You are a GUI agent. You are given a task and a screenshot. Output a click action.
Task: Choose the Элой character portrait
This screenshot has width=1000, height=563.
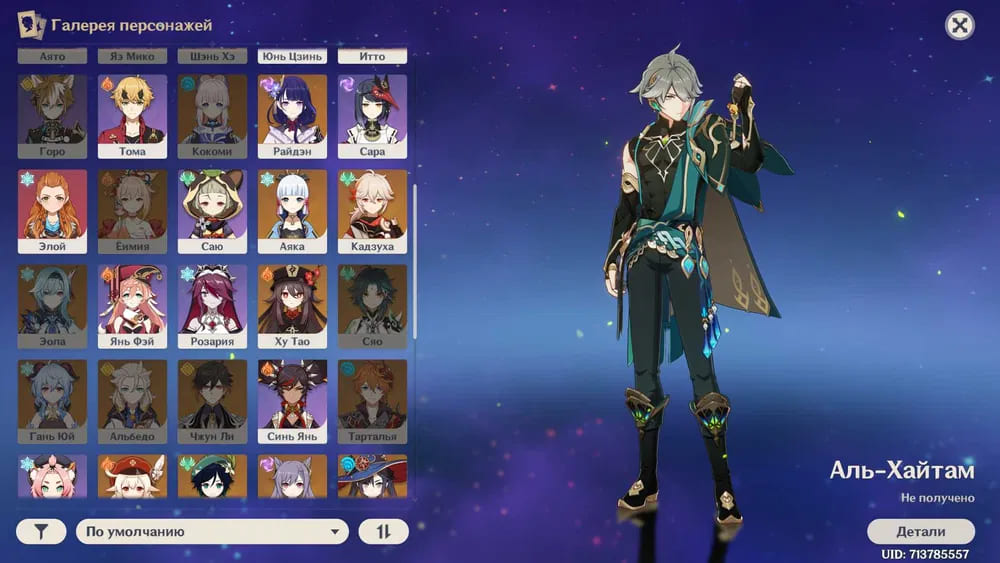tap(52, 211)
